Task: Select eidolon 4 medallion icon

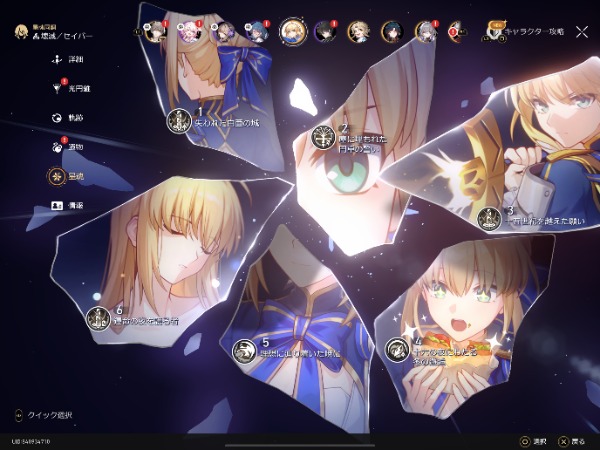Action: click(x=397, y=349)
